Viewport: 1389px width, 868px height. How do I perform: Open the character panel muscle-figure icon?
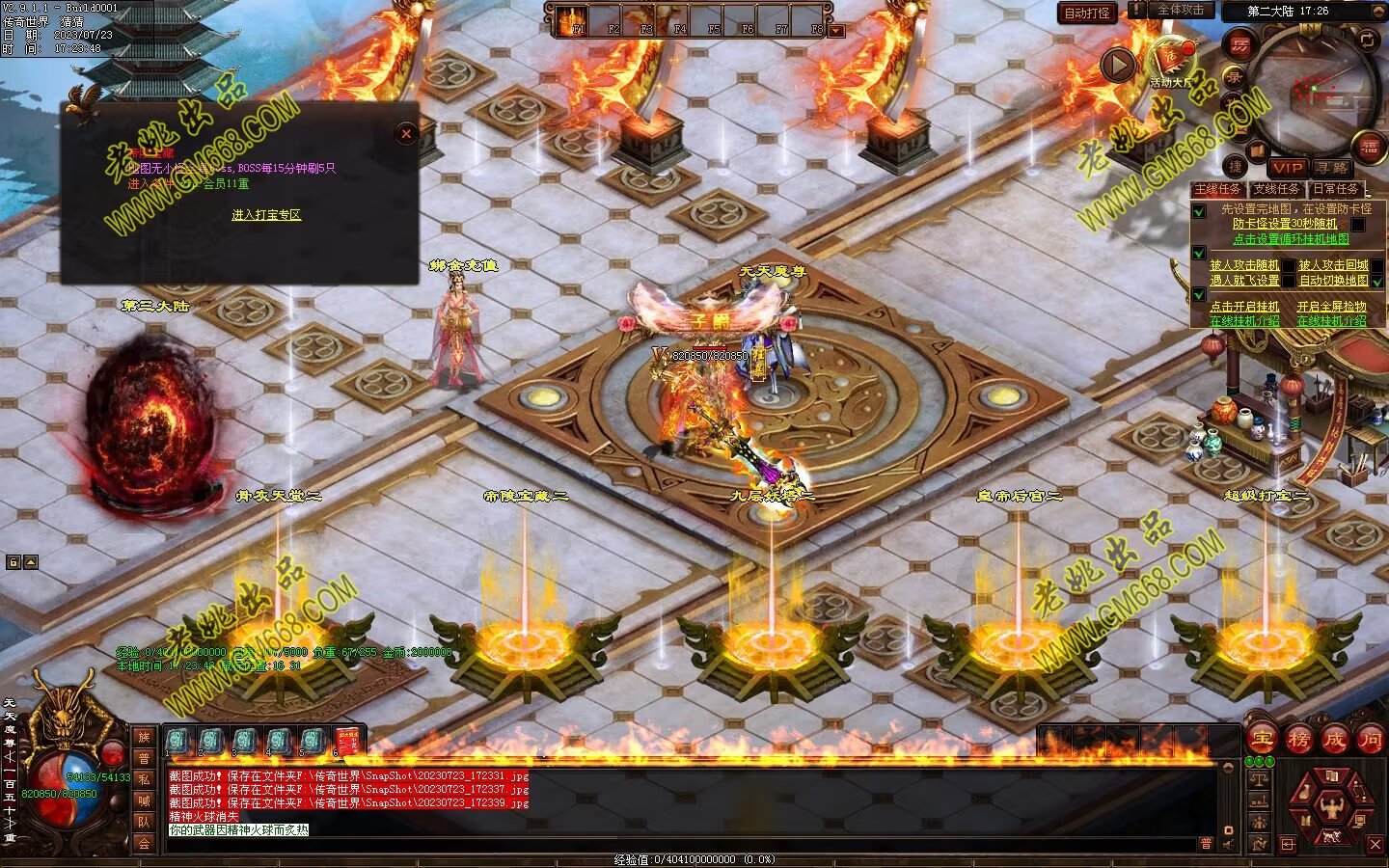1332,806
